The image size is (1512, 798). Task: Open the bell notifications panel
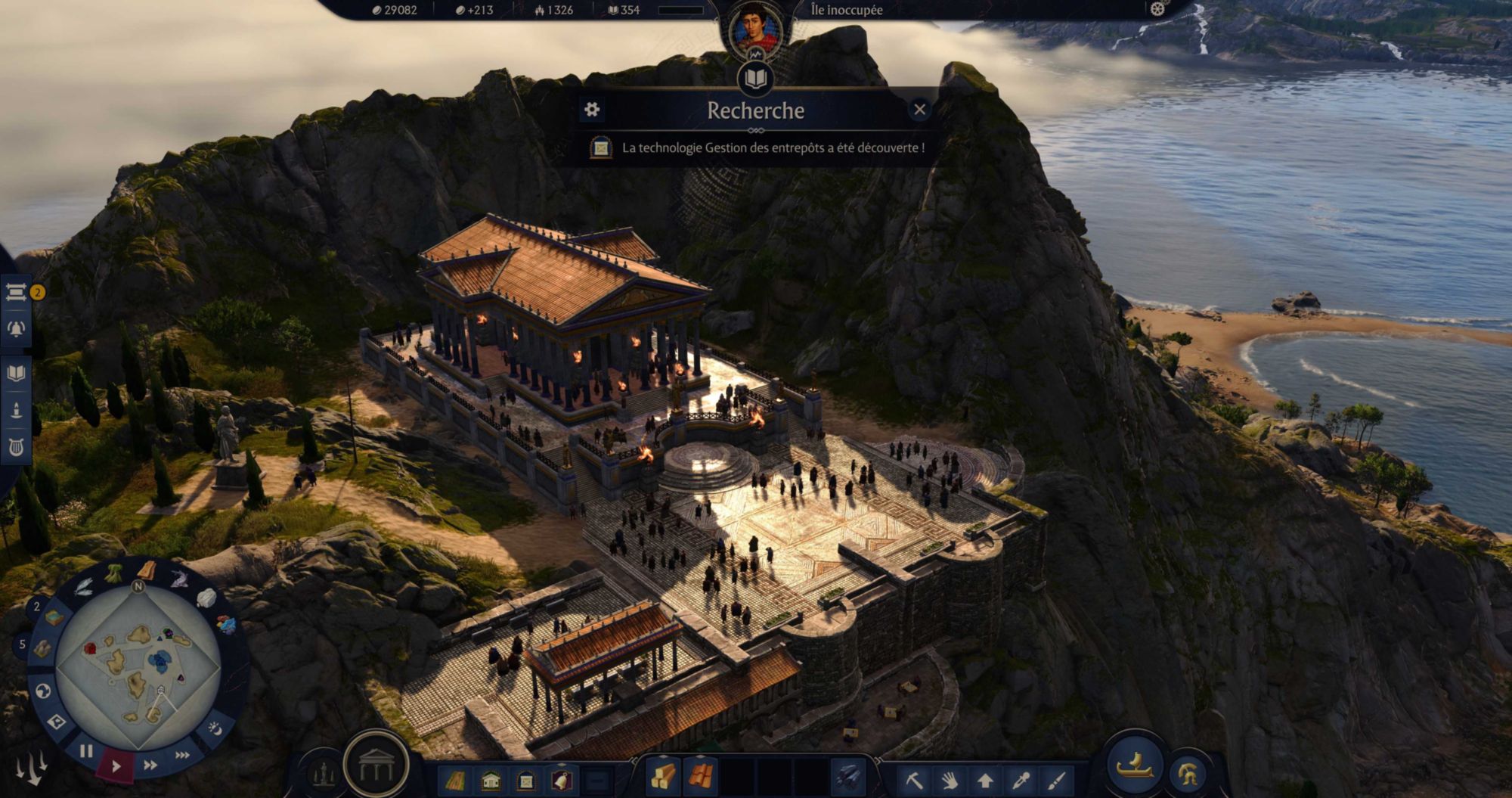(17, 329)
